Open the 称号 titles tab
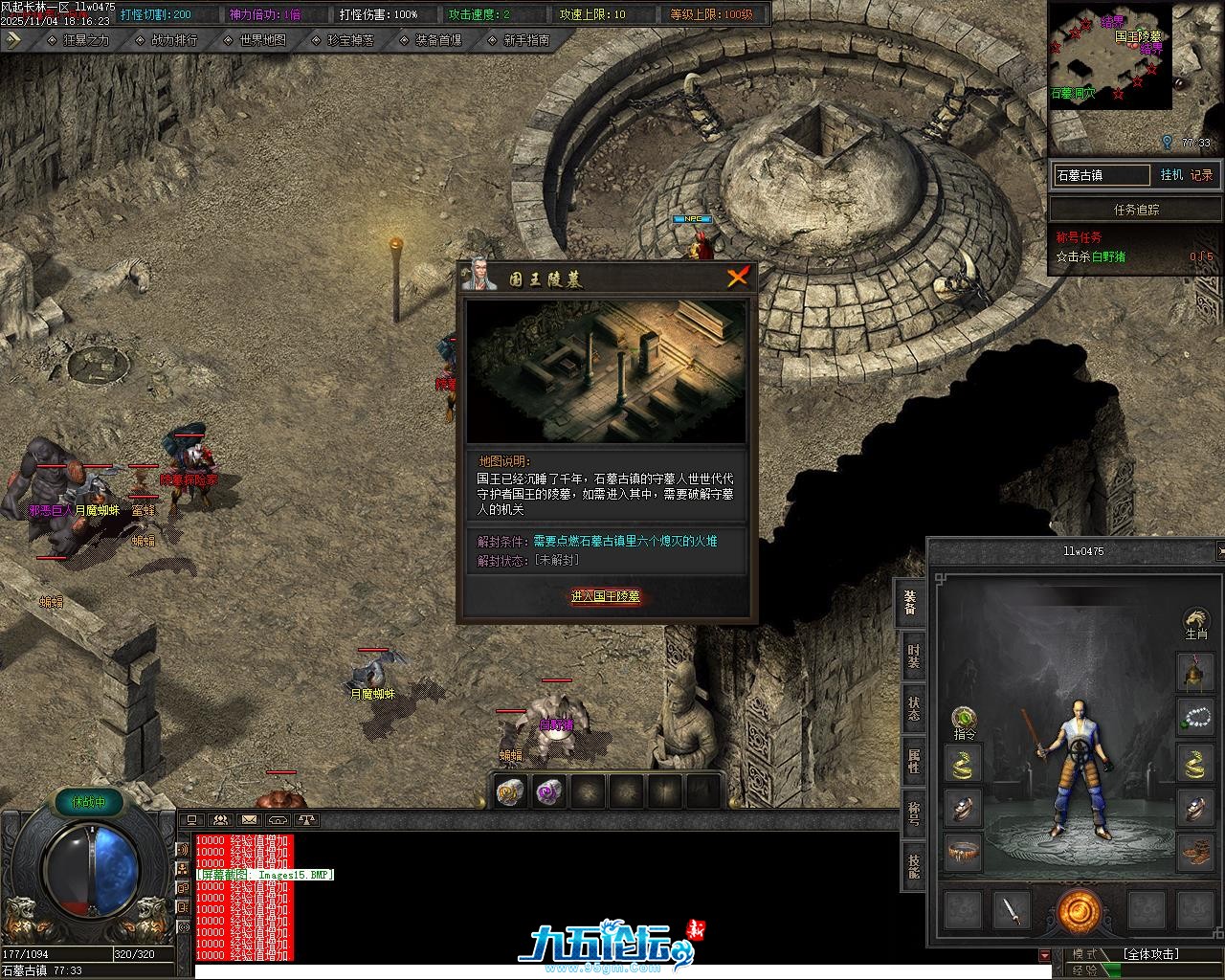This screenshot has width=1225, height=980. click(913, 814)
